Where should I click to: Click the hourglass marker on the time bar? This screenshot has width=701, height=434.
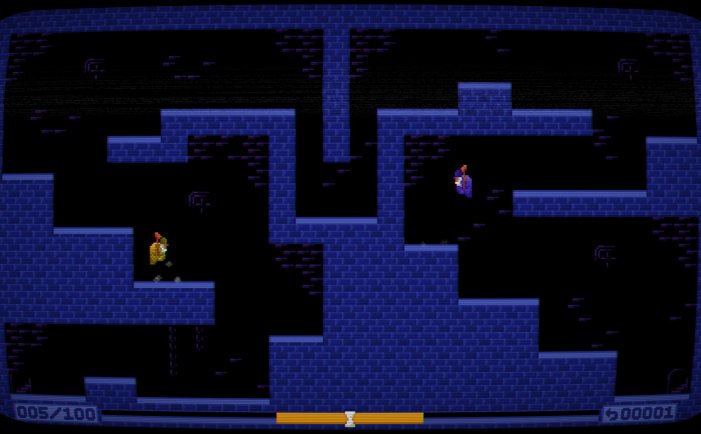pos(350,418)
